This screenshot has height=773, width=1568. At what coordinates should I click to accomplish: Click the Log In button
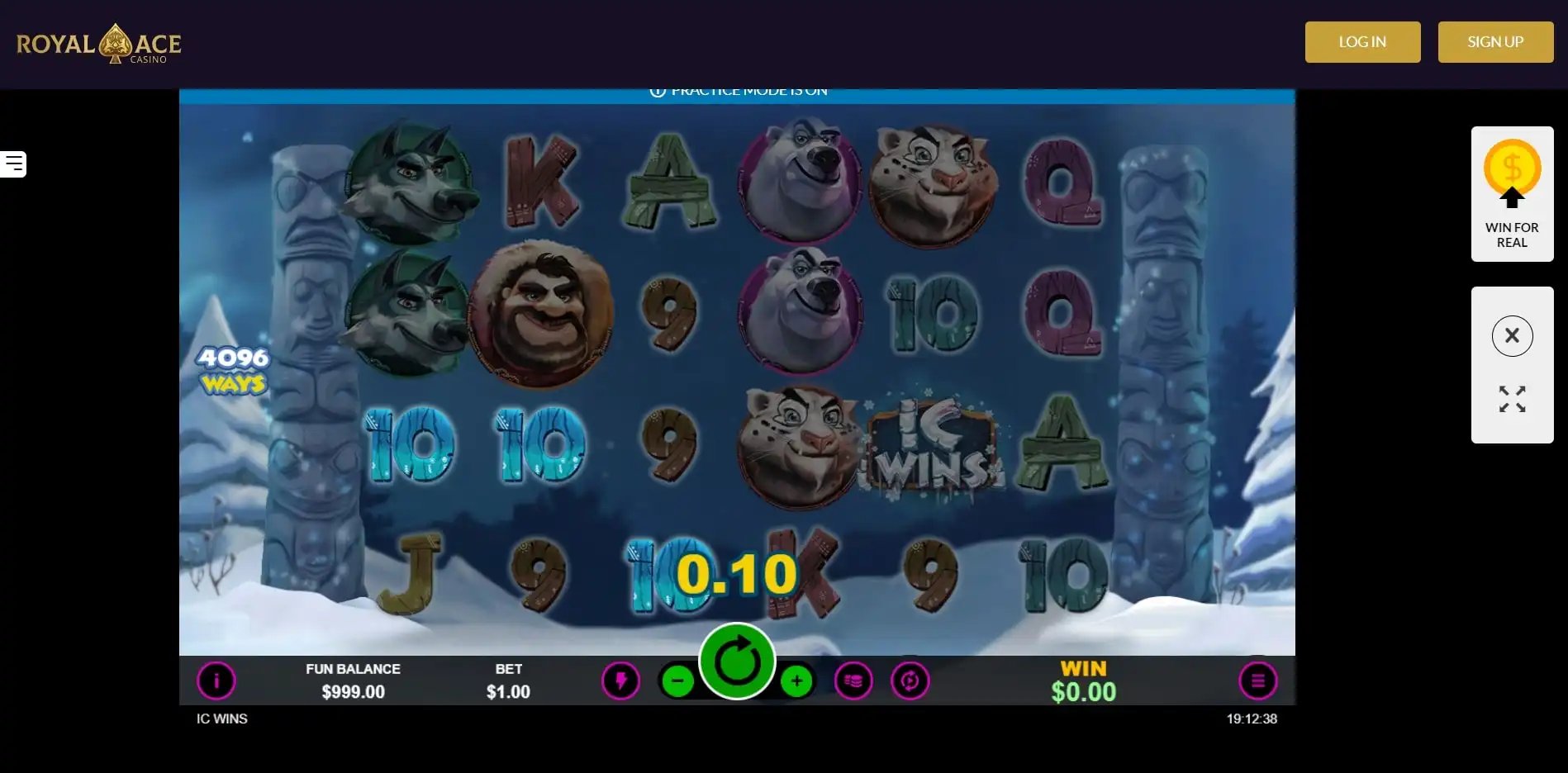[1362, 42]
